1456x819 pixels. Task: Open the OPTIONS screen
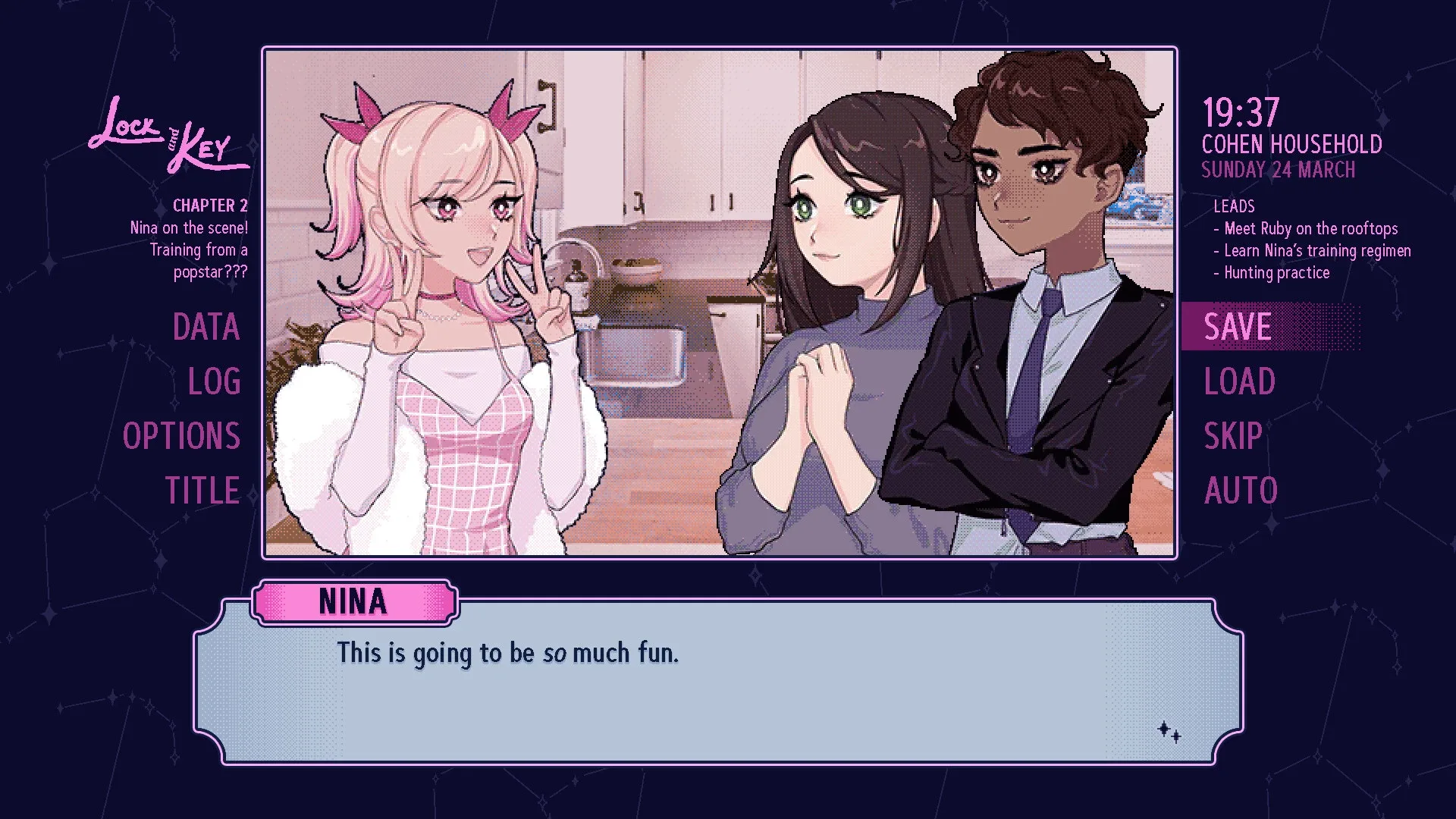tap(182, 435)
